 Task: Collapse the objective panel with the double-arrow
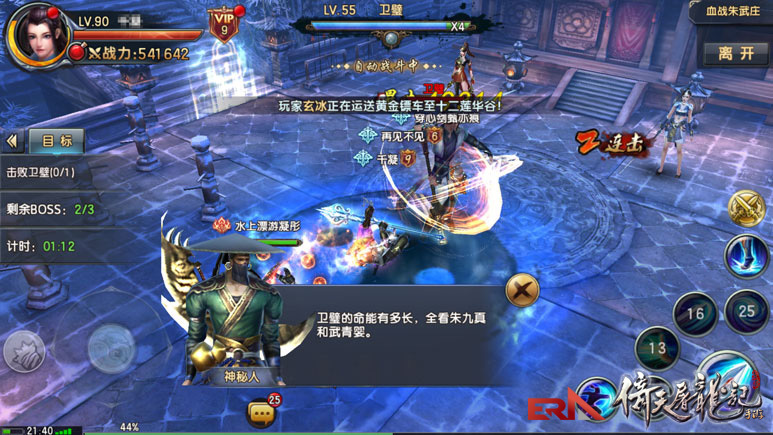13,141
